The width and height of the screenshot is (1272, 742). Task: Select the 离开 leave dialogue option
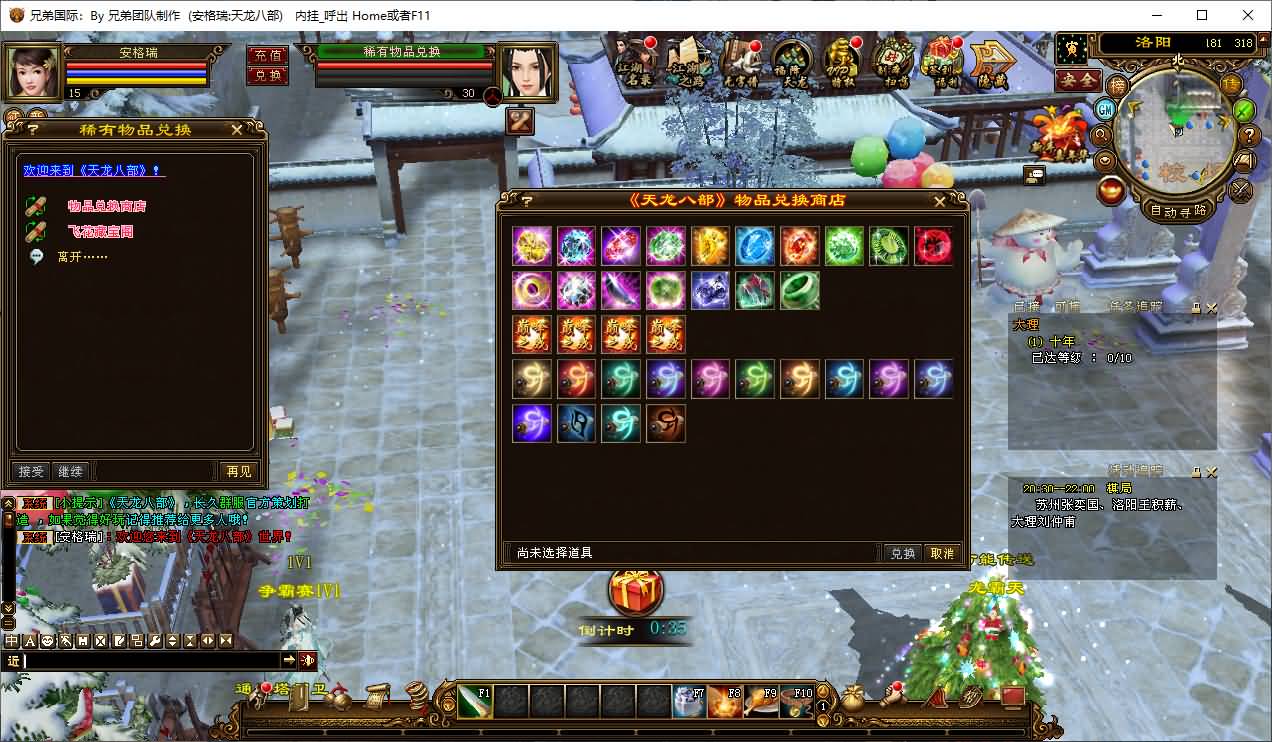pyautogui.click(x=82, y=257)
